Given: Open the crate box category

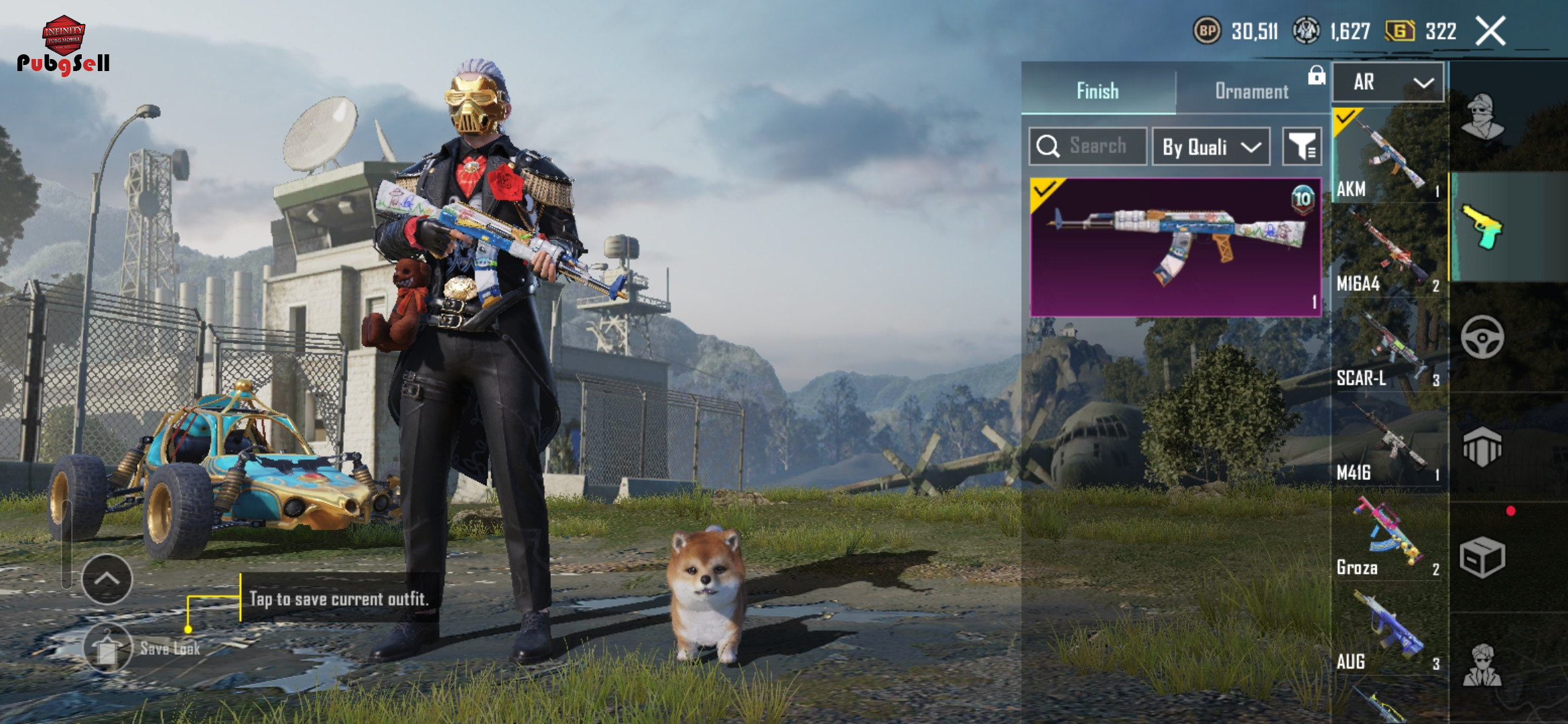Looking at the screenshot, I should point(1482,556).
